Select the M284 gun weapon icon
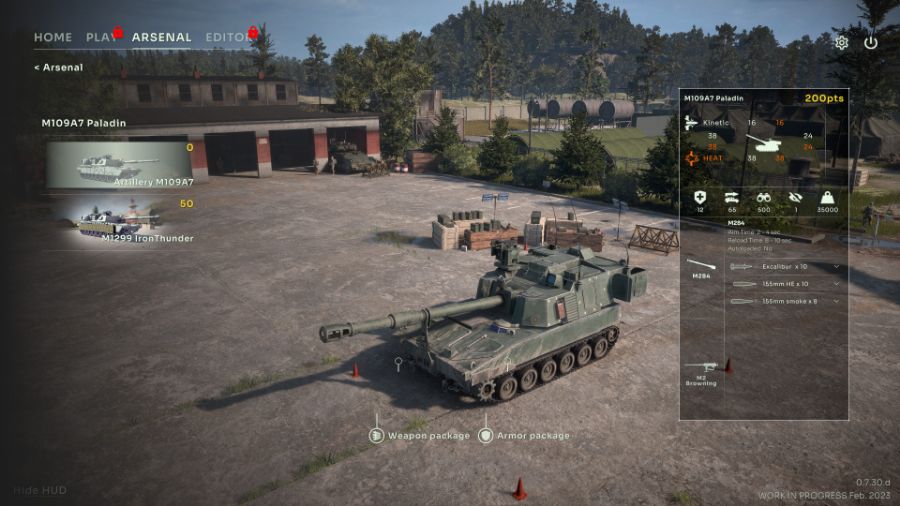The image size is (900, 506). (701, 267)
